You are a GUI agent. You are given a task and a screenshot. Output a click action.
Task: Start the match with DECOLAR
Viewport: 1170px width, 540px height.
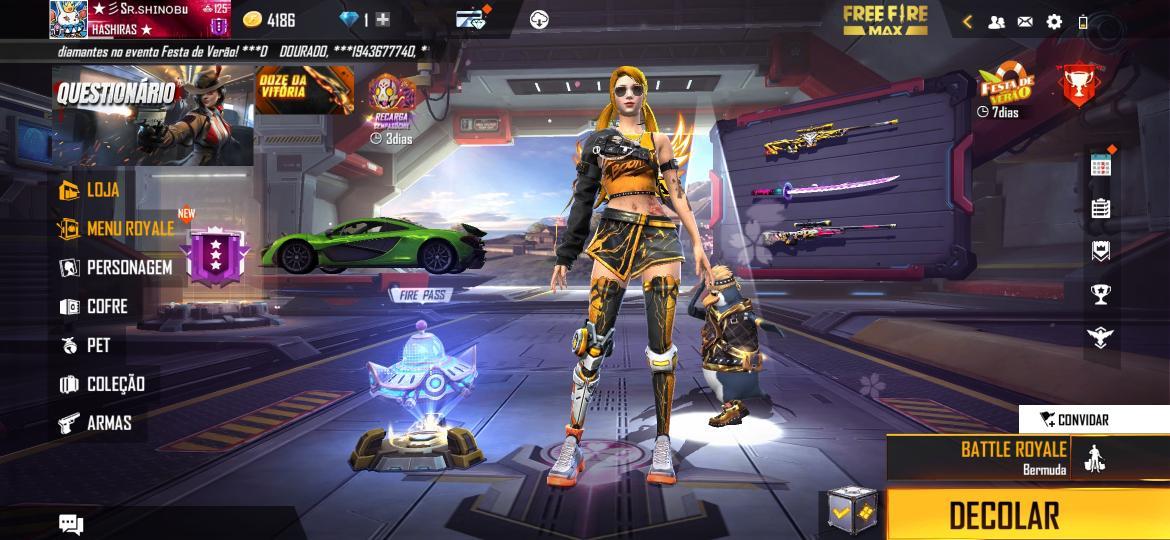coord(1005,515)
